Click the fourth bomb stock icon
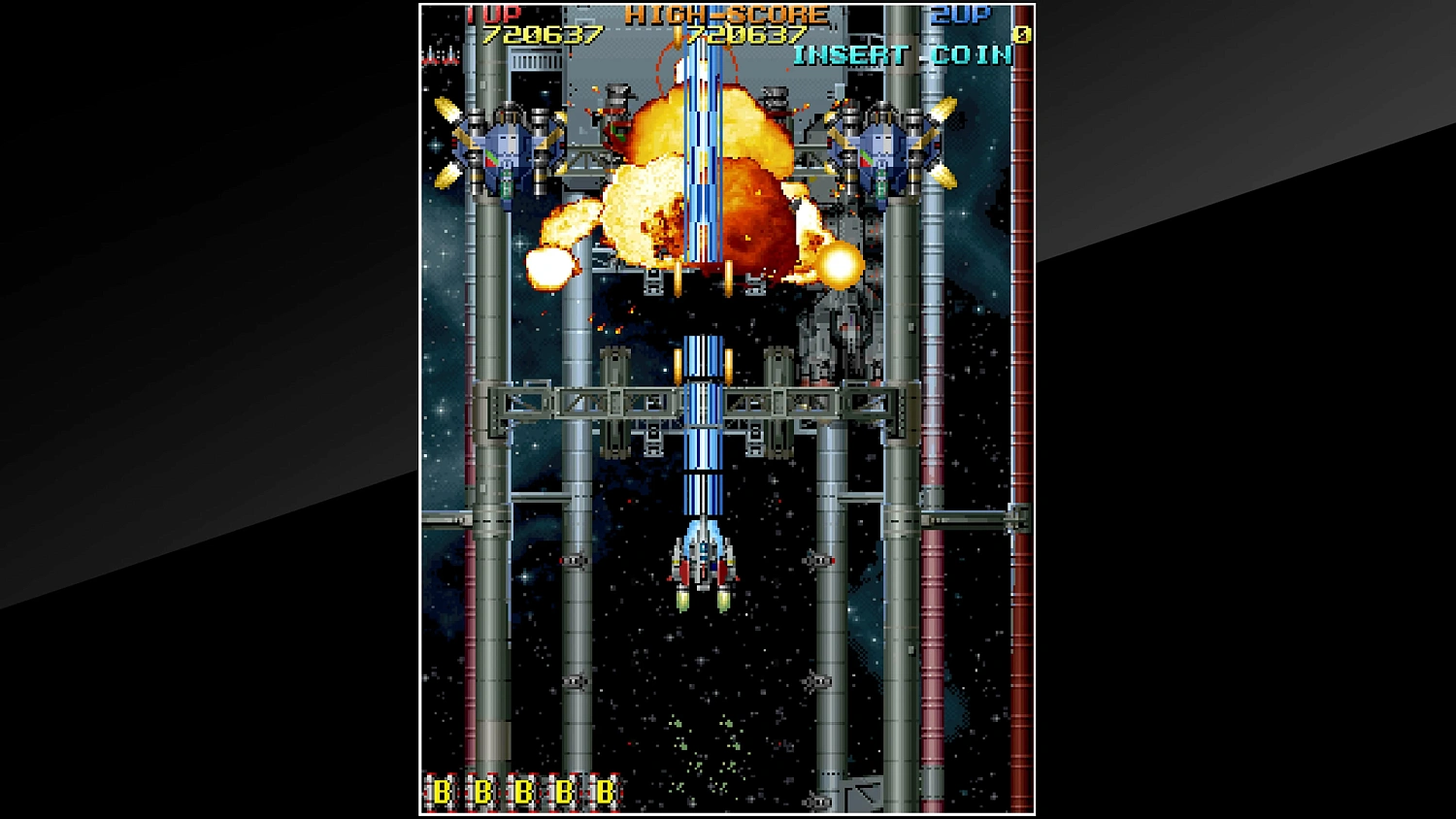Screen dimensions: 1456x819 (x=564, y=791)
